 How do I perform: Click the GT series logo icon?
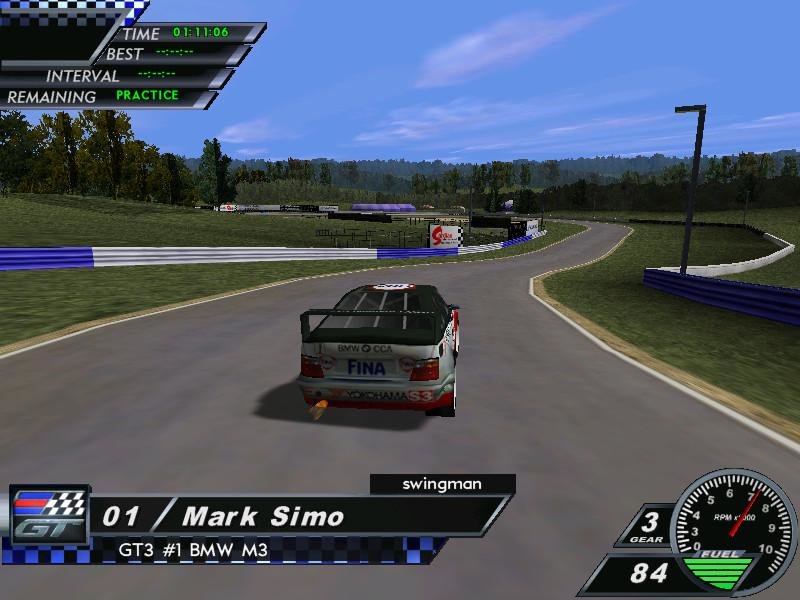click(49, 515)
